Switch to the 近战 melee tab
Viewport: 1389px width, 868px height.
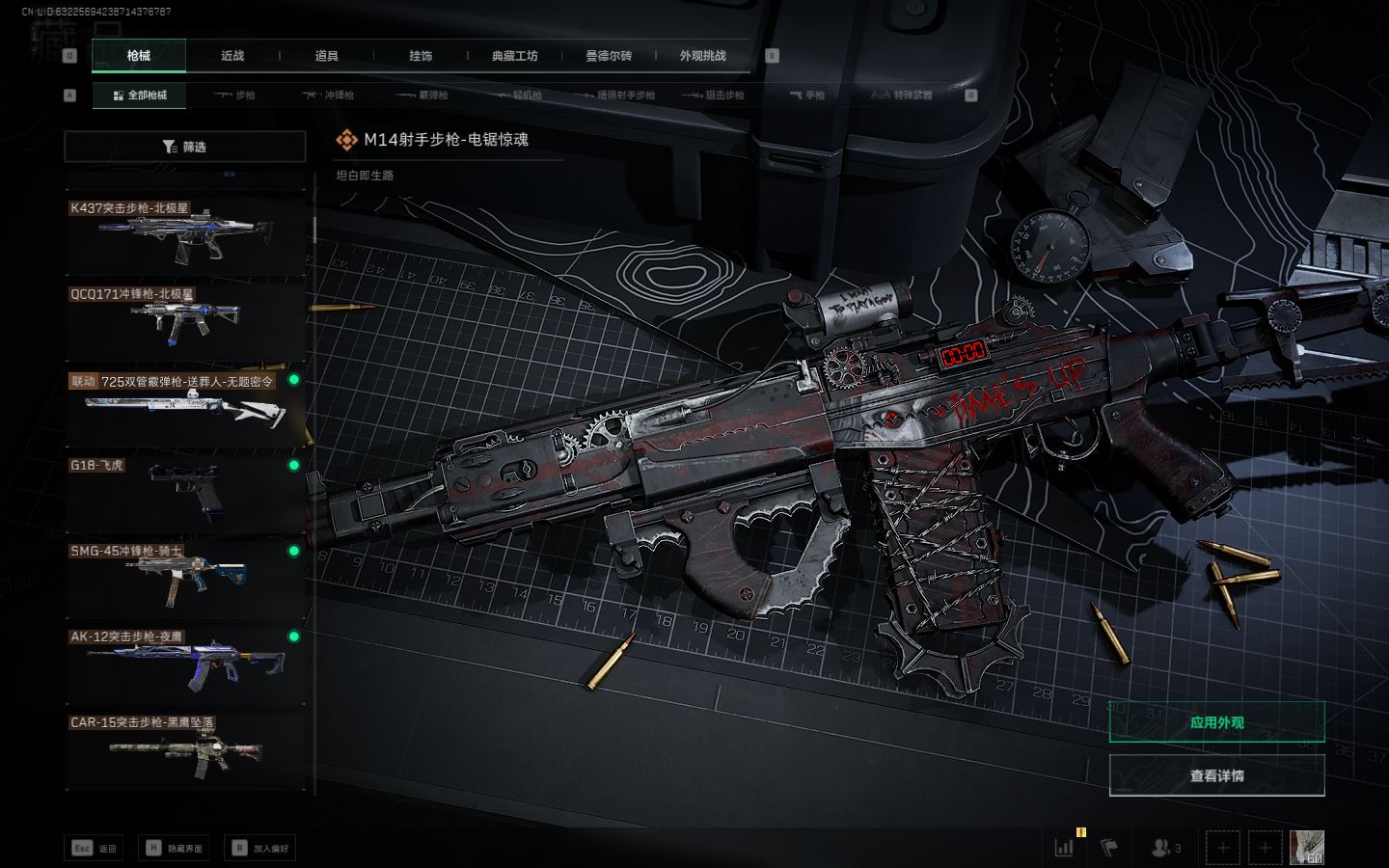click(232, 56)
